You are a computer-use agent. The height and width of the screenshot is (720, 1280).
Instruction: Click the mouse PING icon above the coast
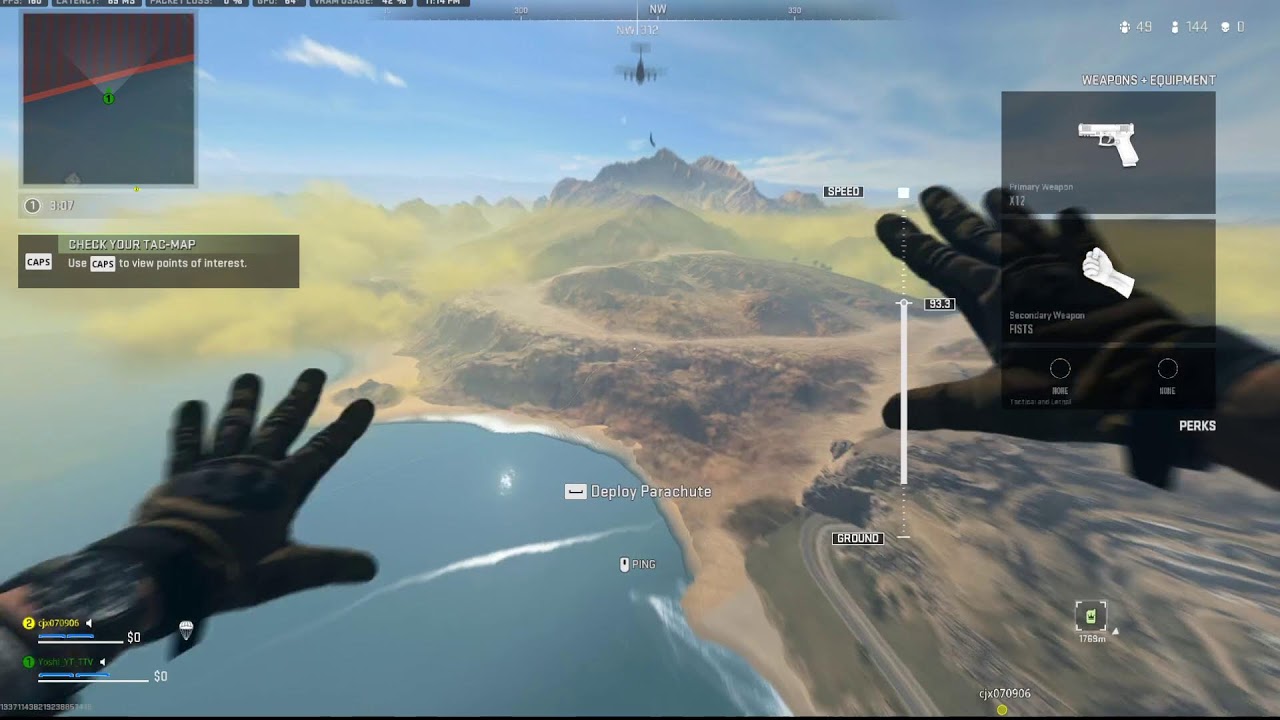624,564
